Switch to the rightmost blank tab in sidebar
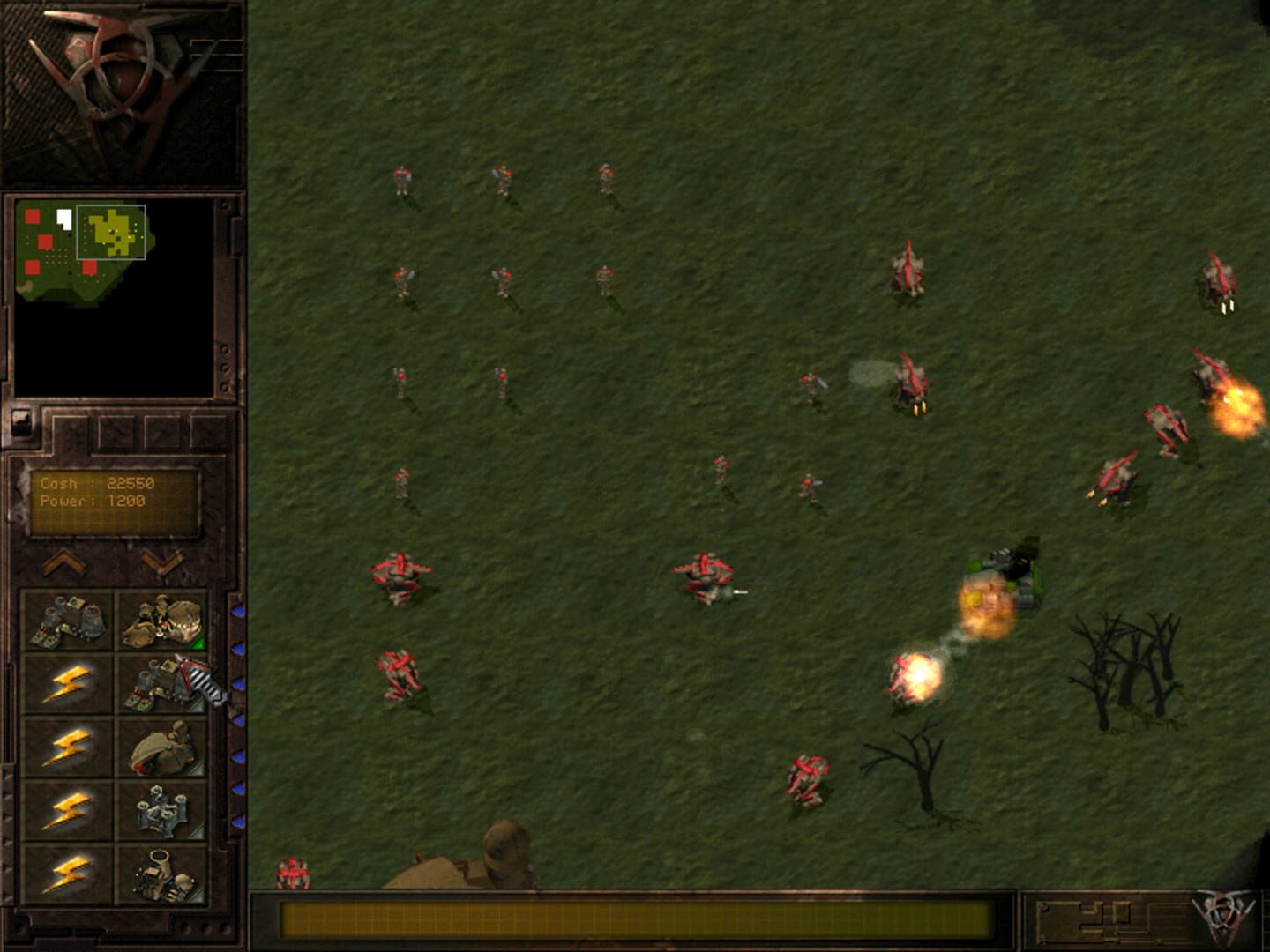 click(x=208, y=431)
